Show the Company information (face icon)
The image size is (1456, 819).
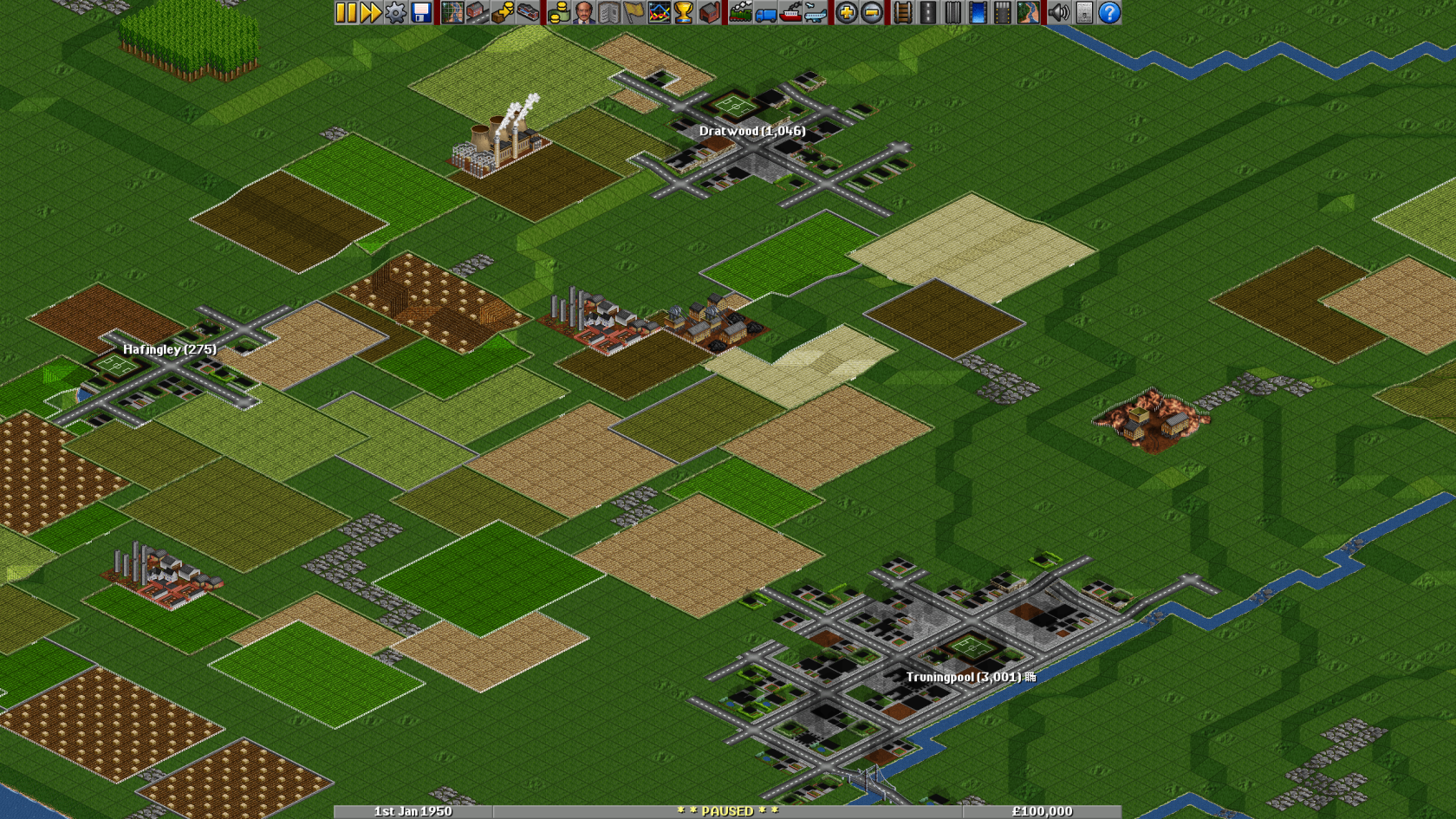pyautogui.click(x=582, y=12)
